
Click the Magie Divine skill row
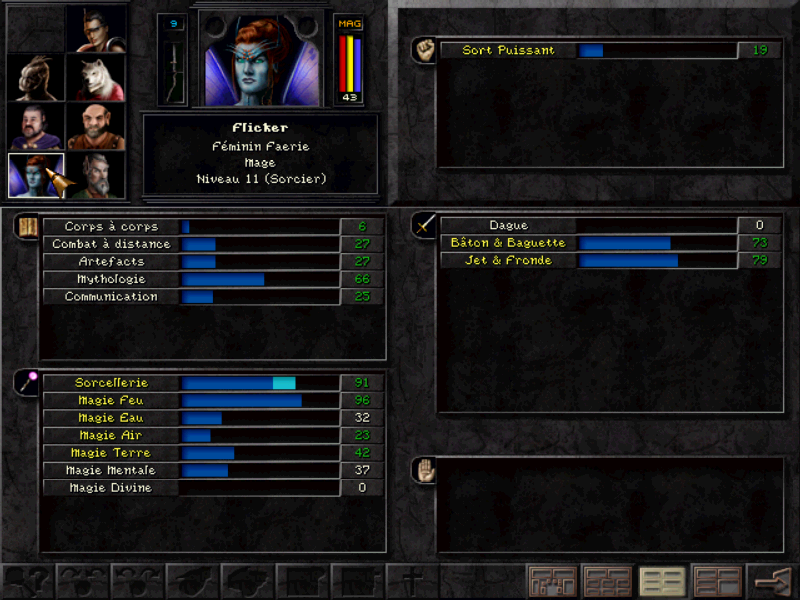(x=211, y=488)
